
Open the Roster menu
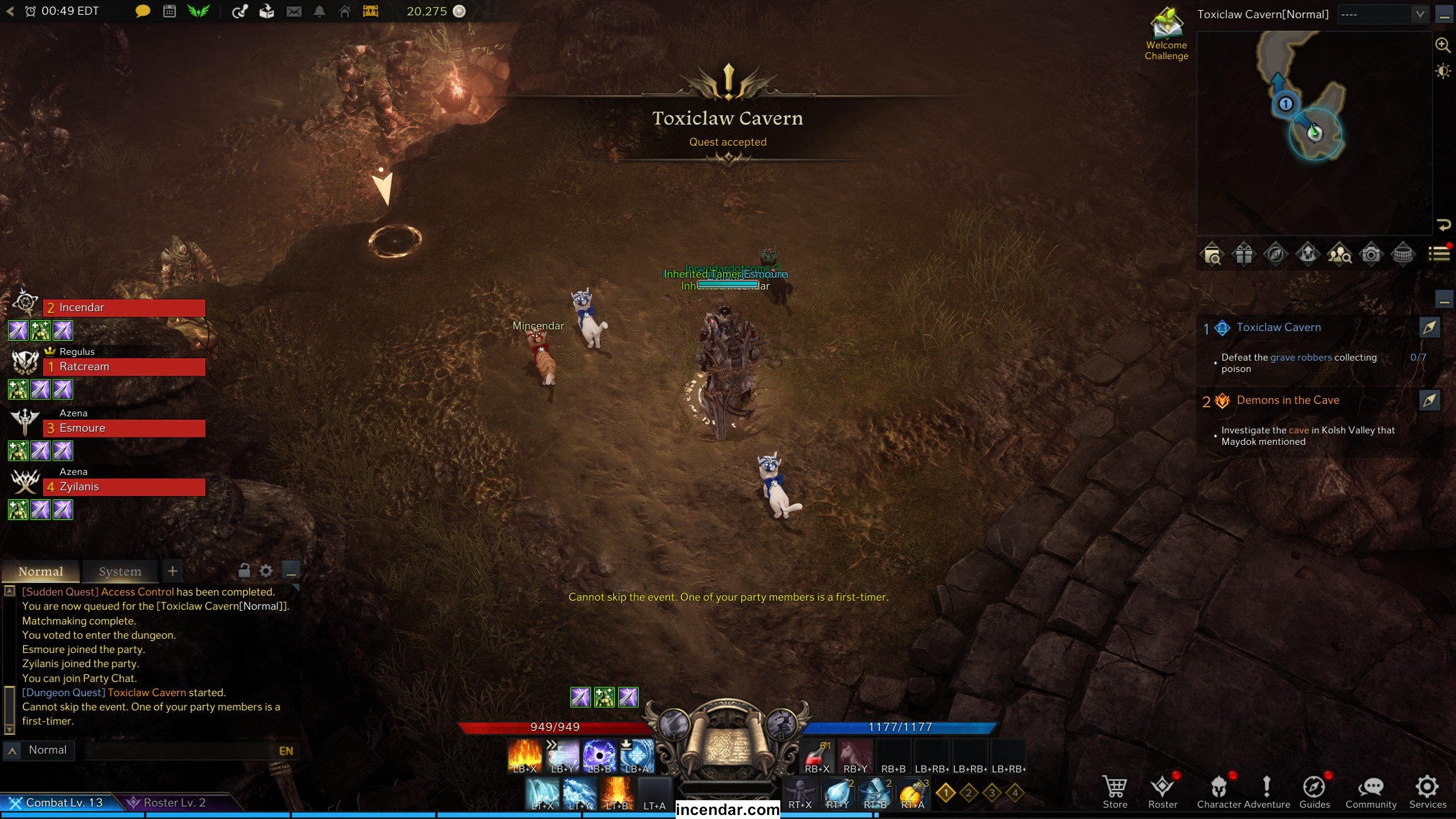[x=1163, y=791]
